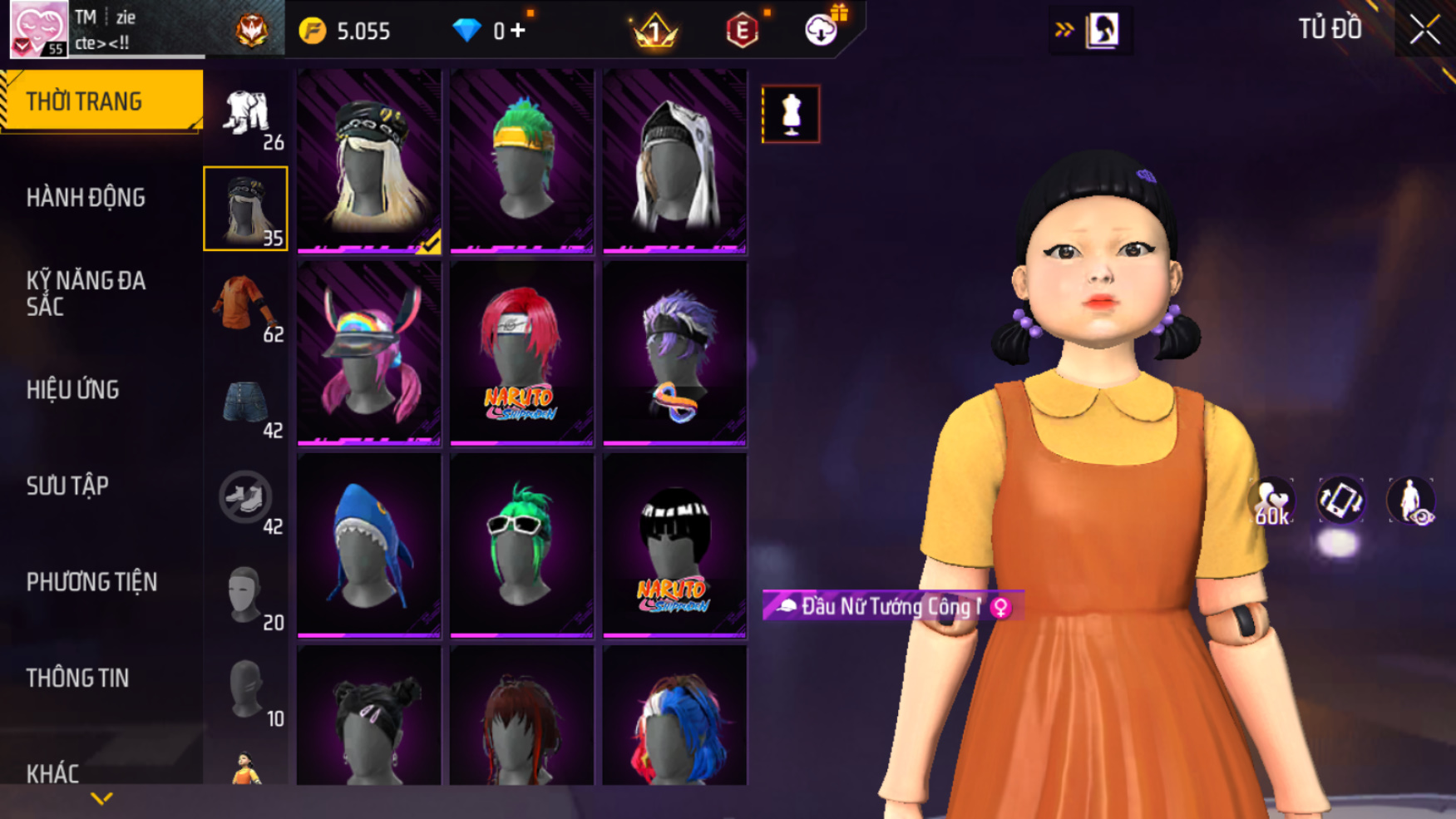This screenshot has height=819, width=1456.
Task: Choose the green hair with white sunglasses
Action: pyautogui.click(x=521, y=545)
